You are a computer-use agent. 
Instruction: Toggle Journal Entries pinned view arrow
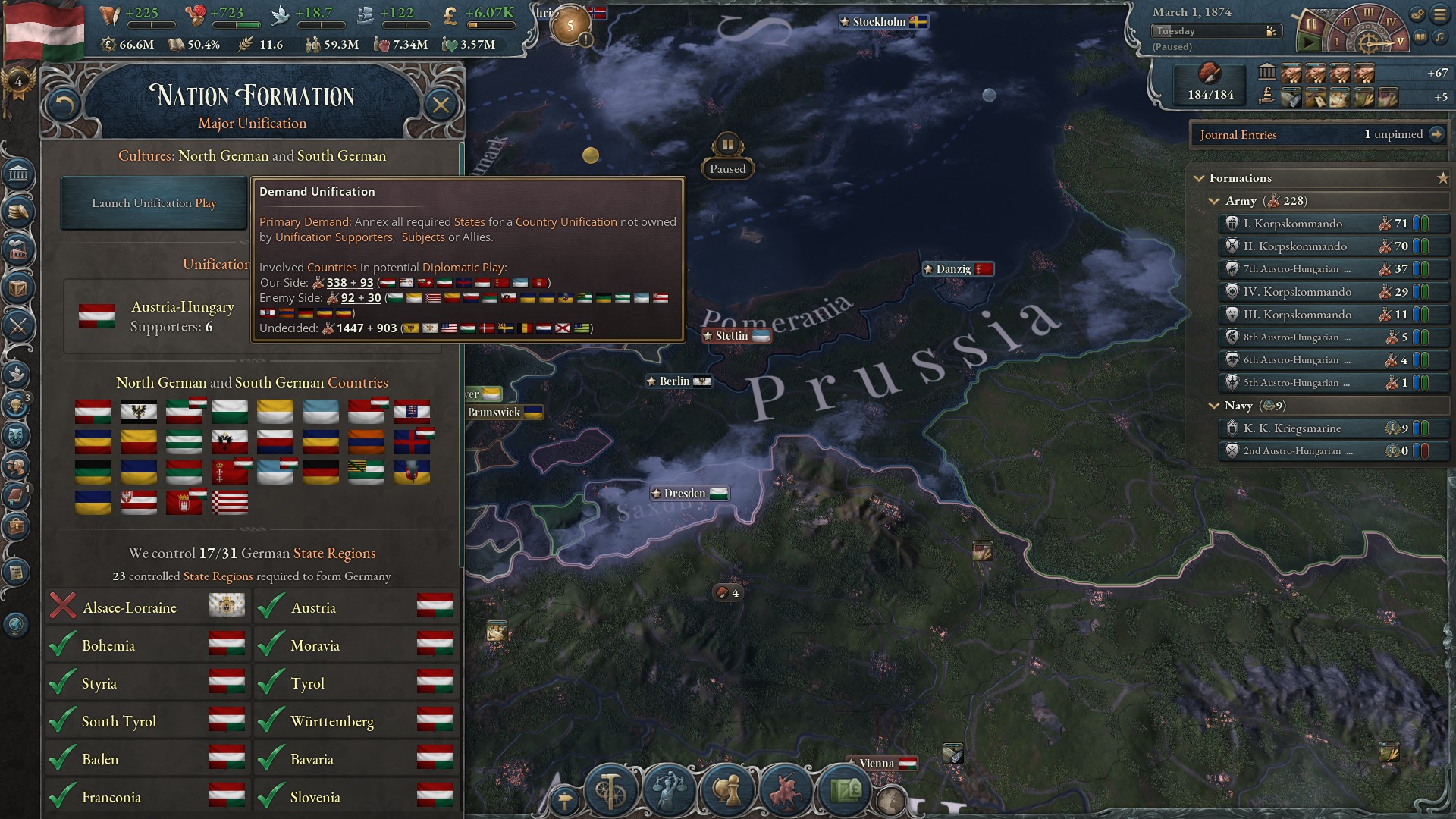click(1436, 135)
